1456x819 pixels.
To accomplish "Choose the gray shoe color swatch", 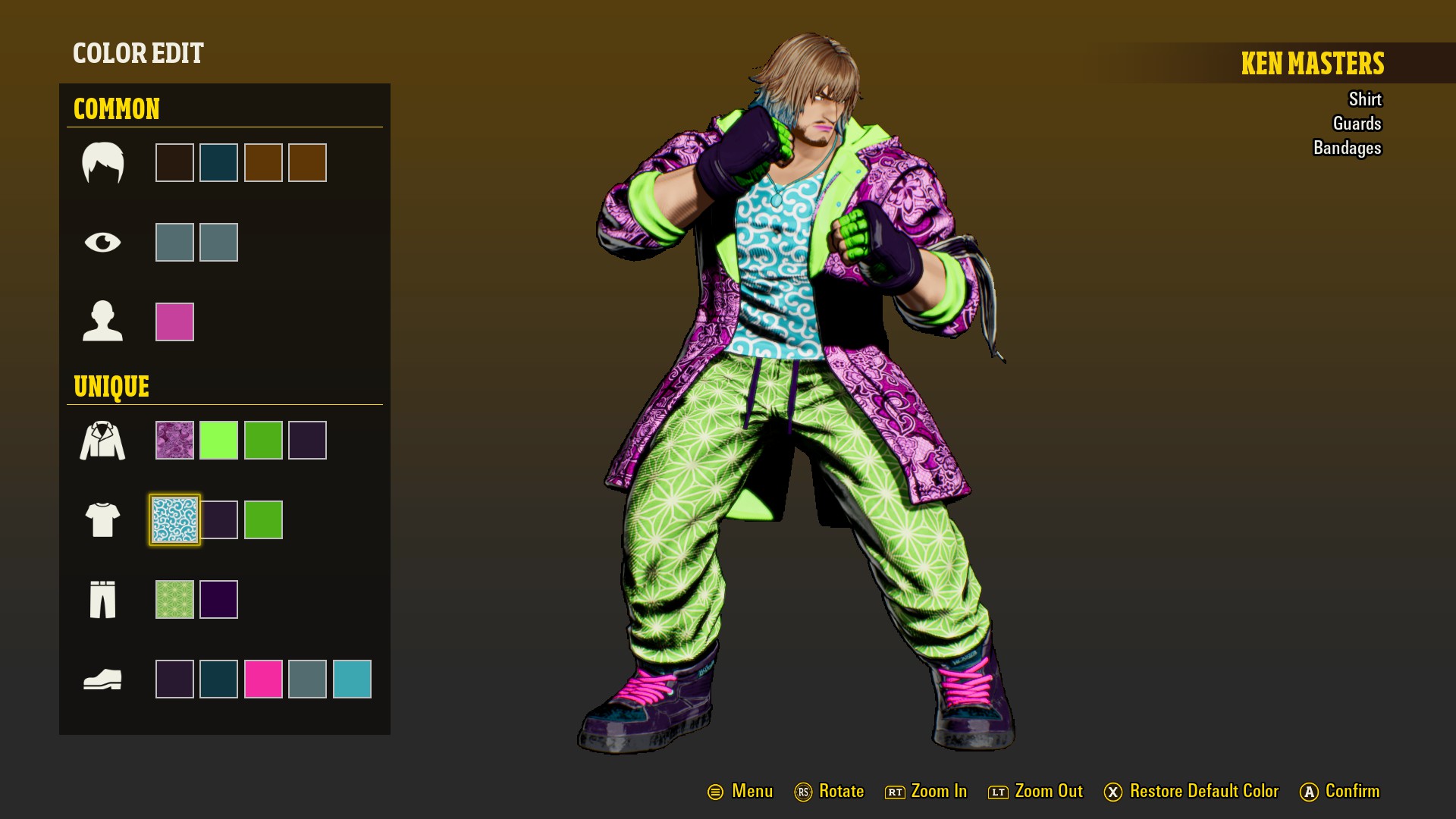I will [x=307, y=679].
